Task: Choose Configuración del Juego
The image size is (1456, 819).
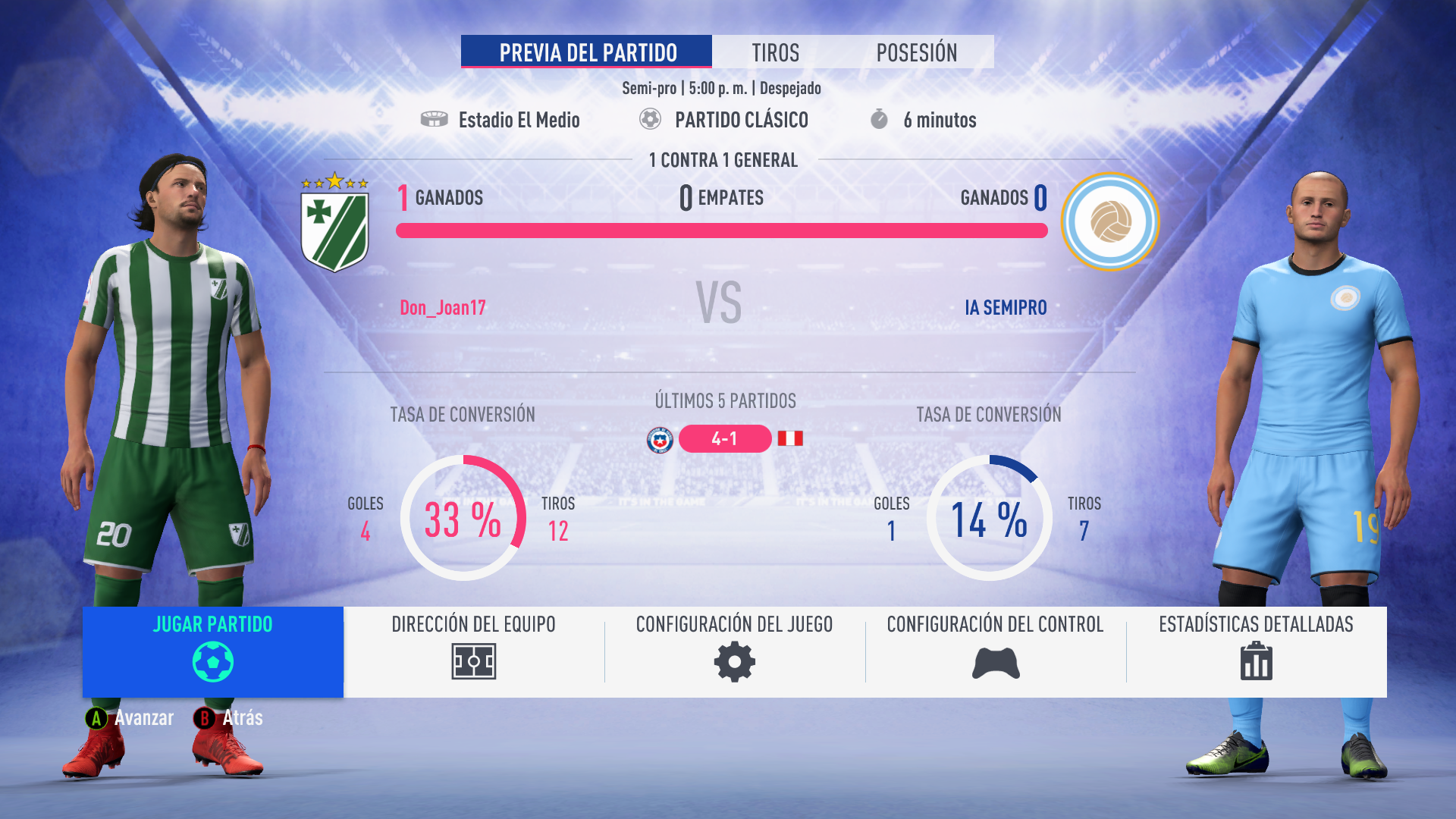Action: [x=734, y=651]
